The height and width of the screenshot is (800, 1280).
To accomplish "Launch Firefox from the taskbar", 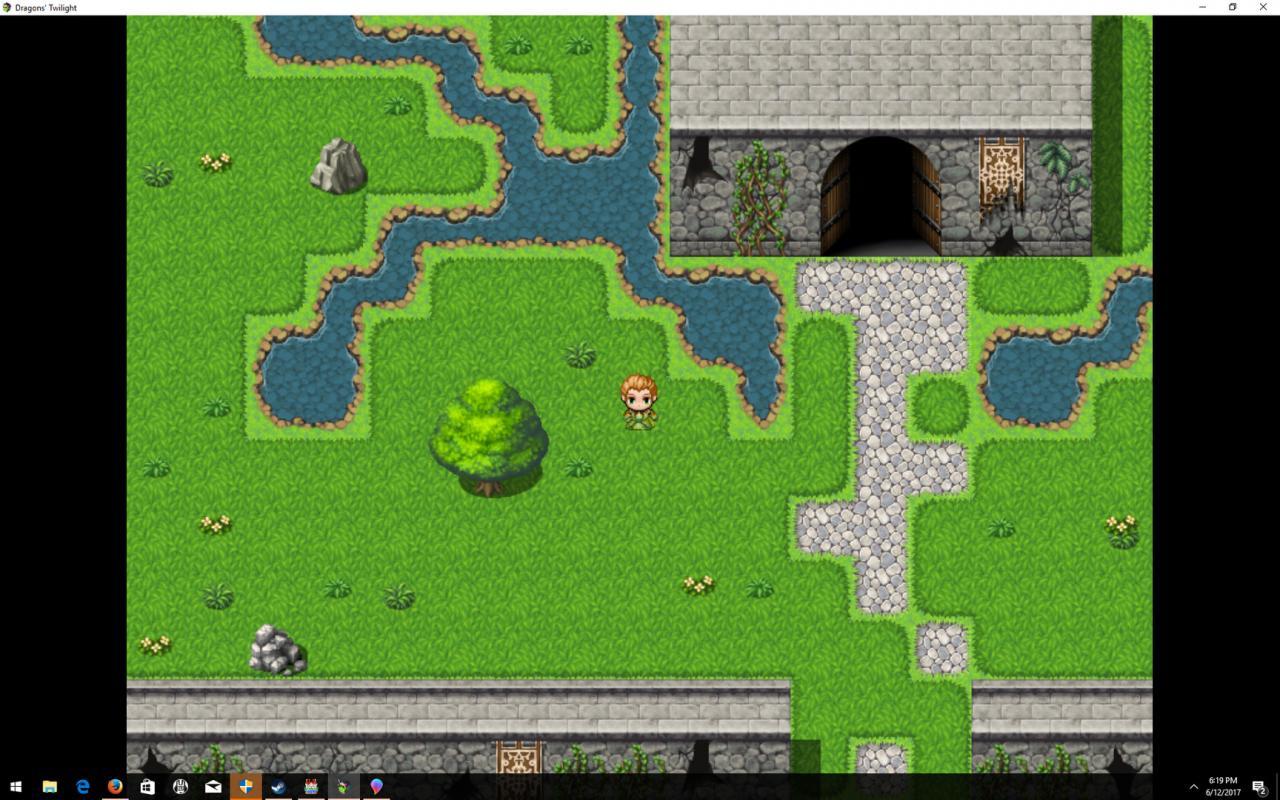I will pos(115,785).
